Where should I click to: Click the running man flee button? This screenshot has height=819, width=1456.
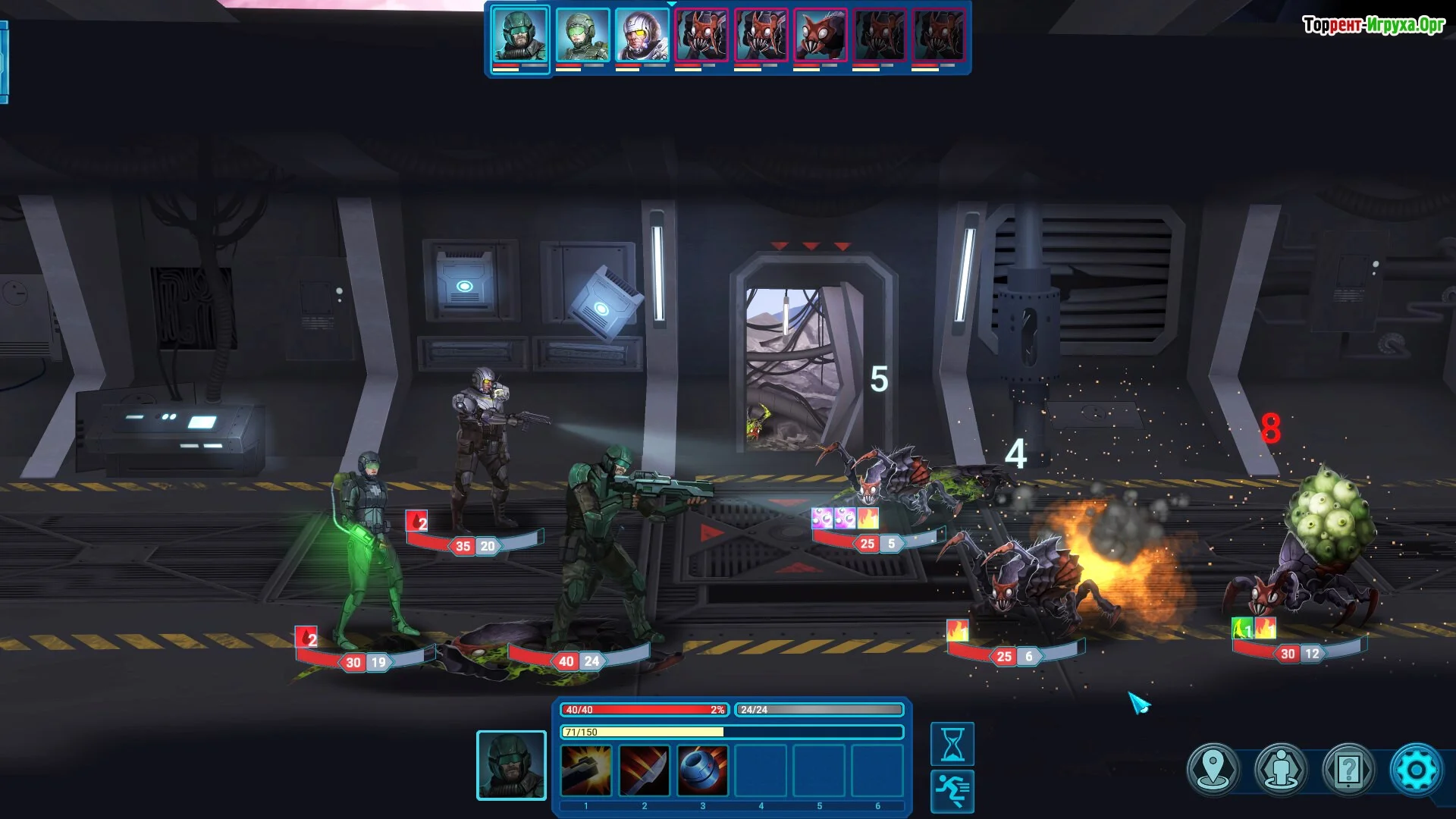[952, 791]
